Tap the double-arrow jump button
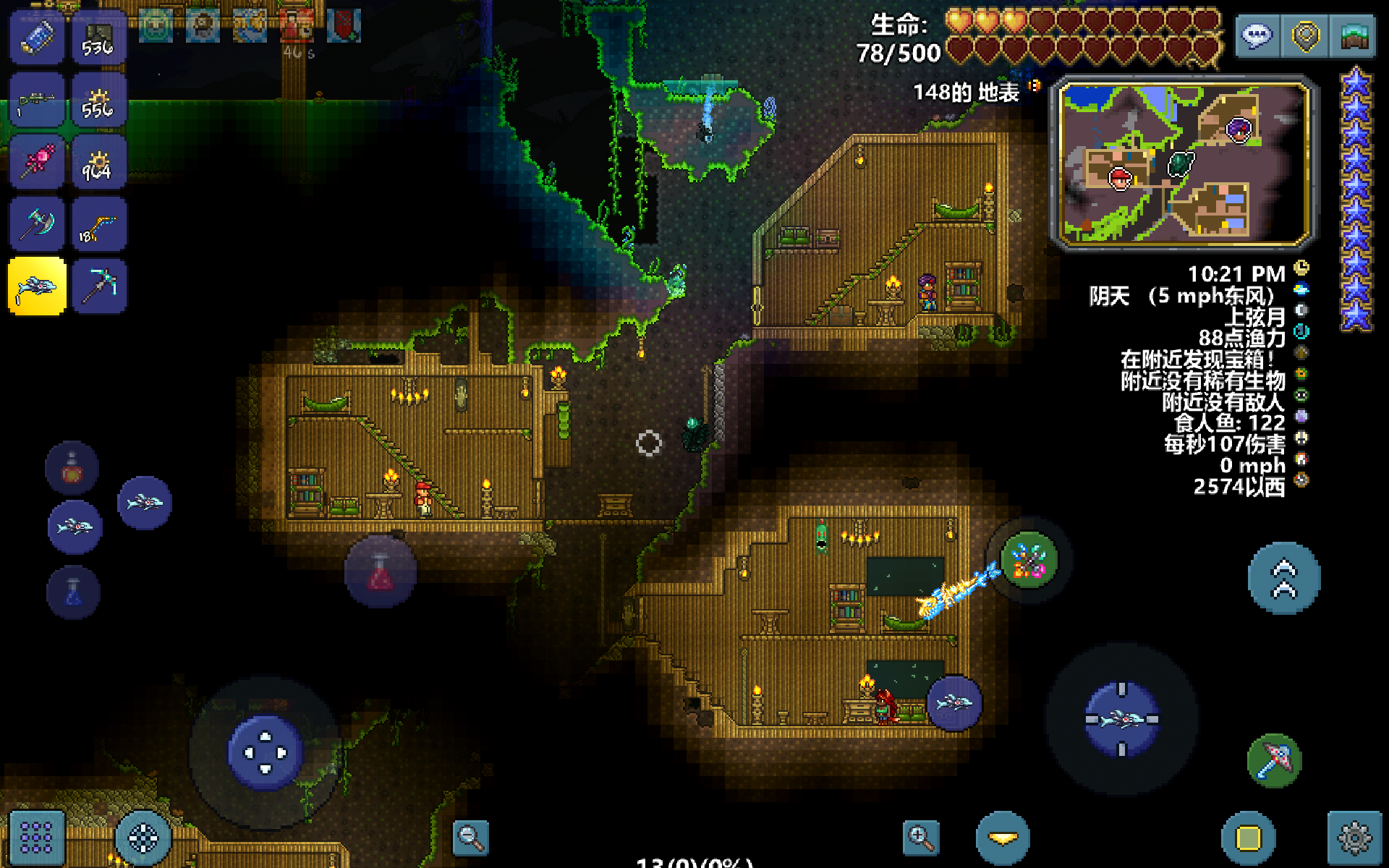The image size is (1389, 868). point(1284,579)
